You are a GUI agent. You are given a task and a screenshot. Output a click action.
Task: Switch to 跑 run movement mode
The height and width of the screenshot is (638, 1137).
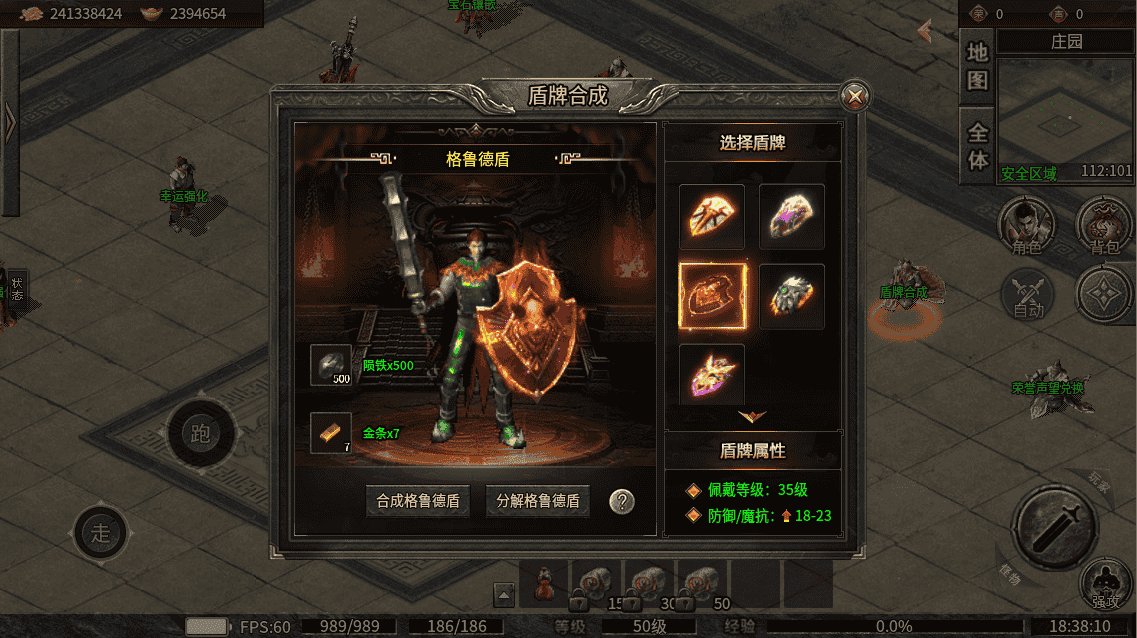(x=201, y=434)
